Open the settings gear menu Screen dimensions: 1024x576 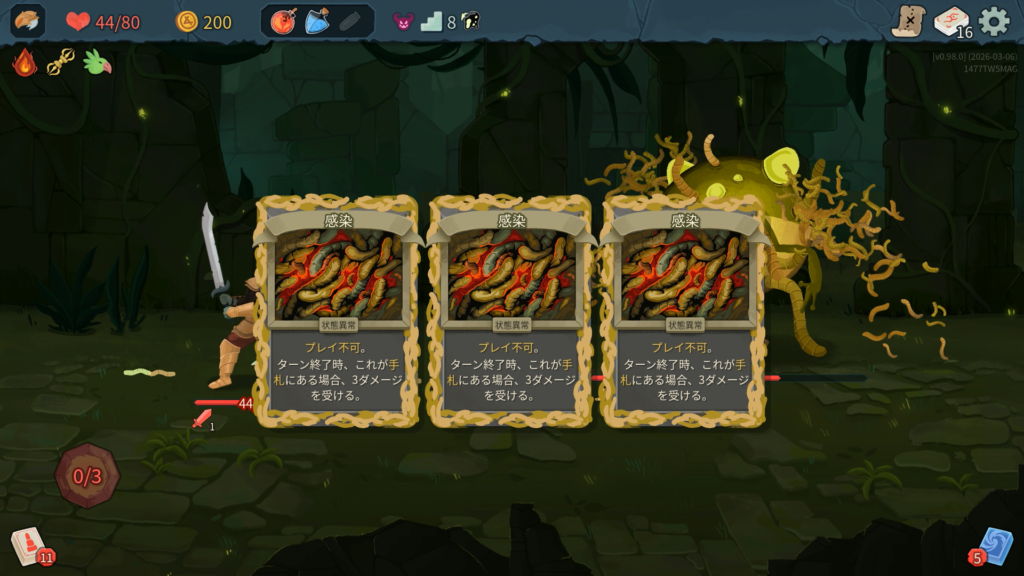pos(993,21)
